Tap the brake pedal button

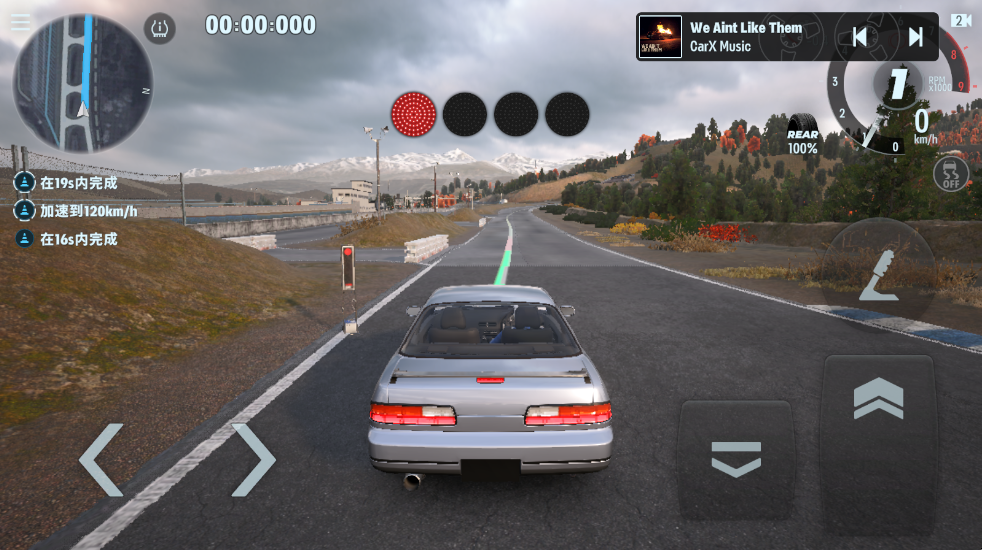tap(736, 459)
